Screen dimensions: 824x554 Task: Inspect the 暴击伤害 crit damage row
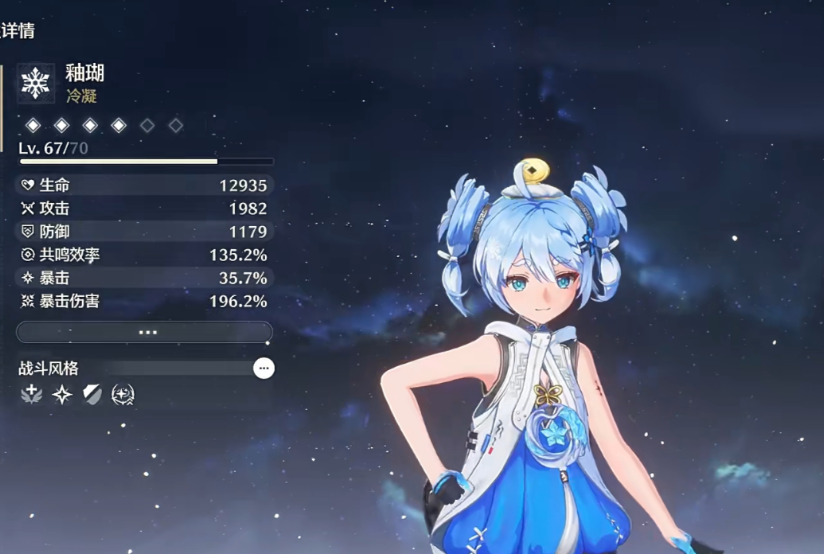pos(145,301)
